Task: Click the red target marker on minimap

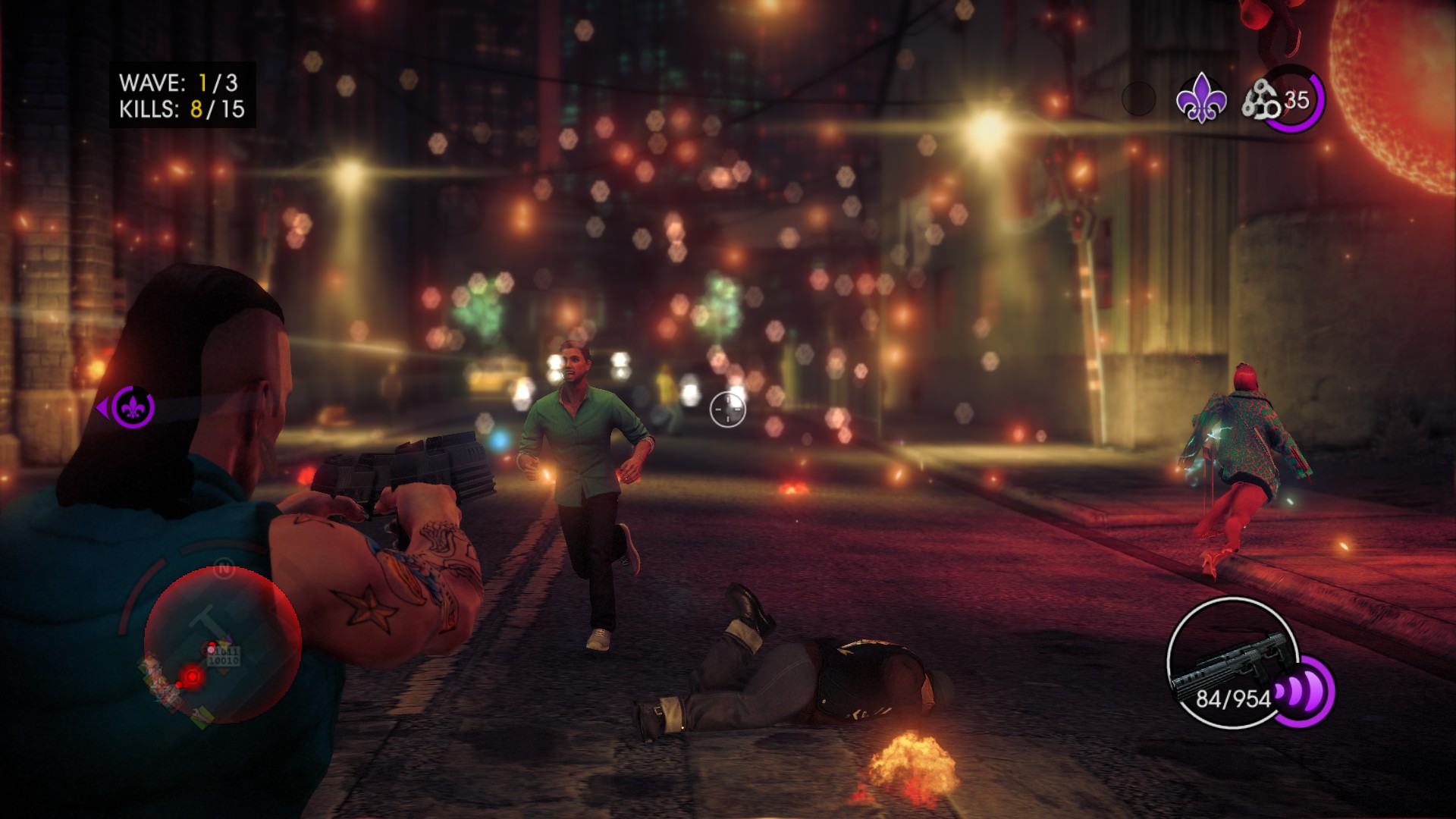Action: coord(193,676)
